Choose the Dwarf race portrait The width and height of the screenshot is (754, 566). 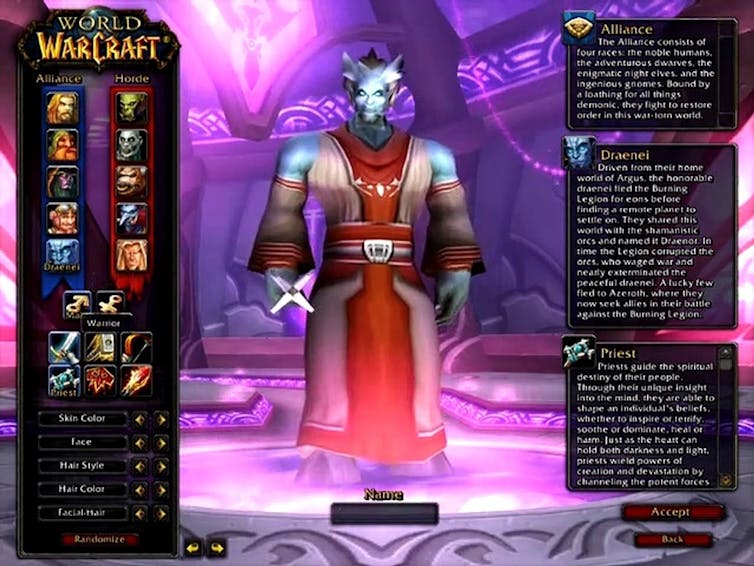click(x=63, y=145)
